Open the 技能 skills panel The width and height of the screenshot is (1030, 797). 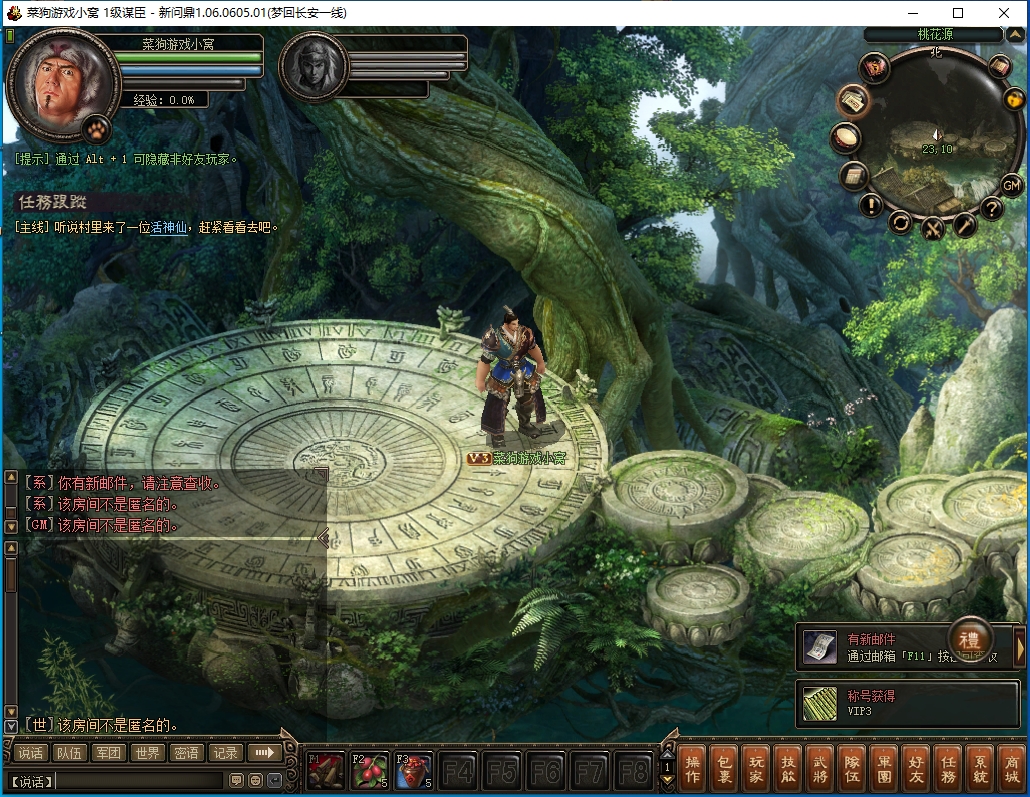[x=789, y=768]
